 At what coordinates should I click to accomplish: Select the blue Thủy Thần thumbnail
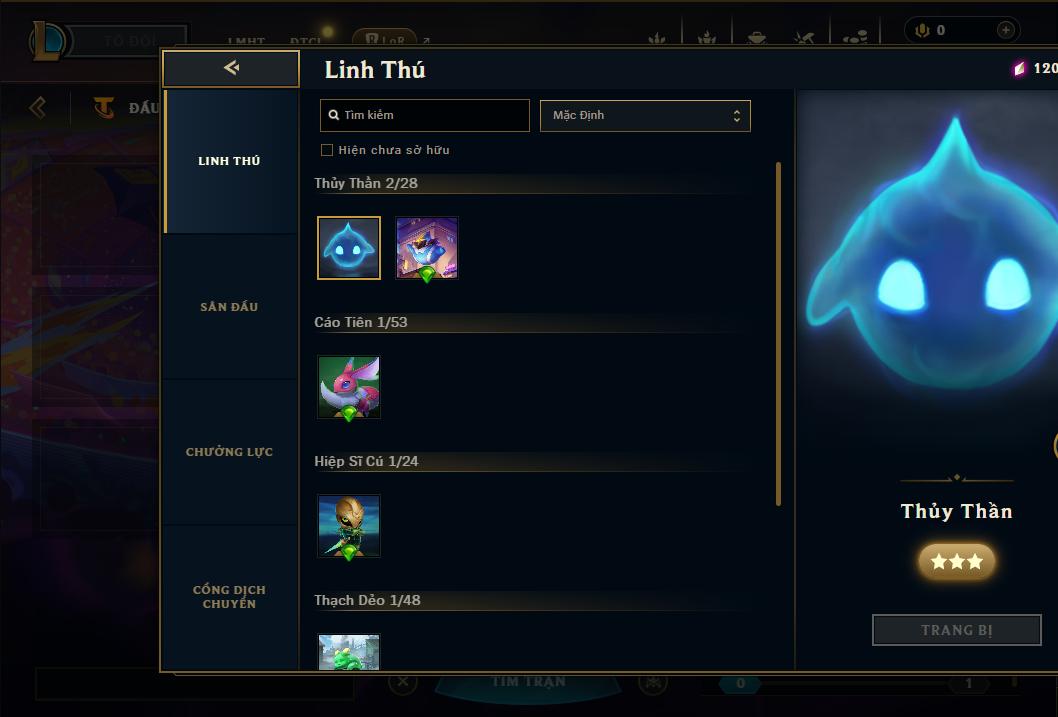point(349,248)
